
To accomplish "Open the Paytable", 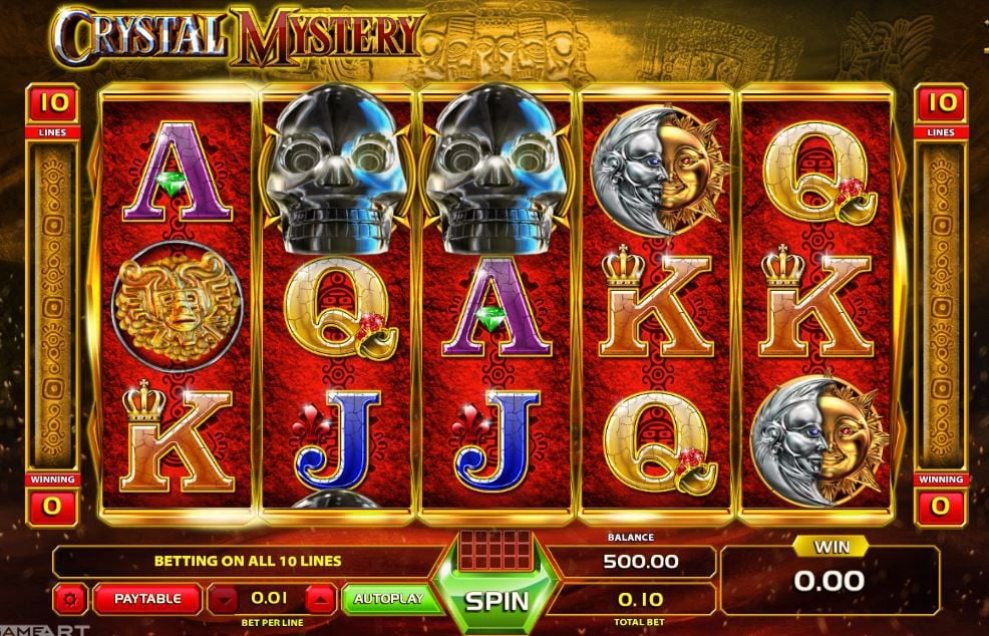I will pos(147,599).
